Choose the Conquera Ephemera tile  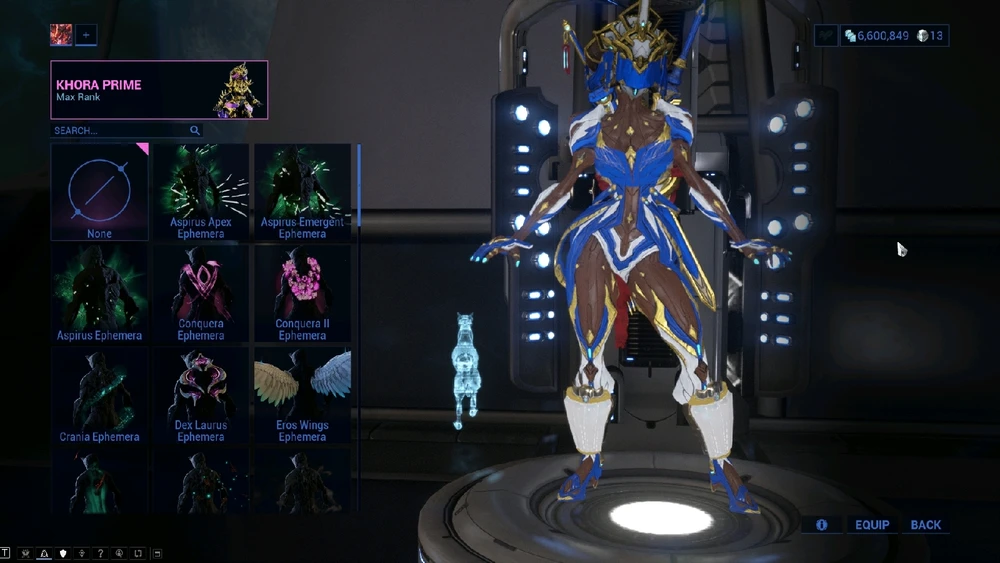coord(201,294)
